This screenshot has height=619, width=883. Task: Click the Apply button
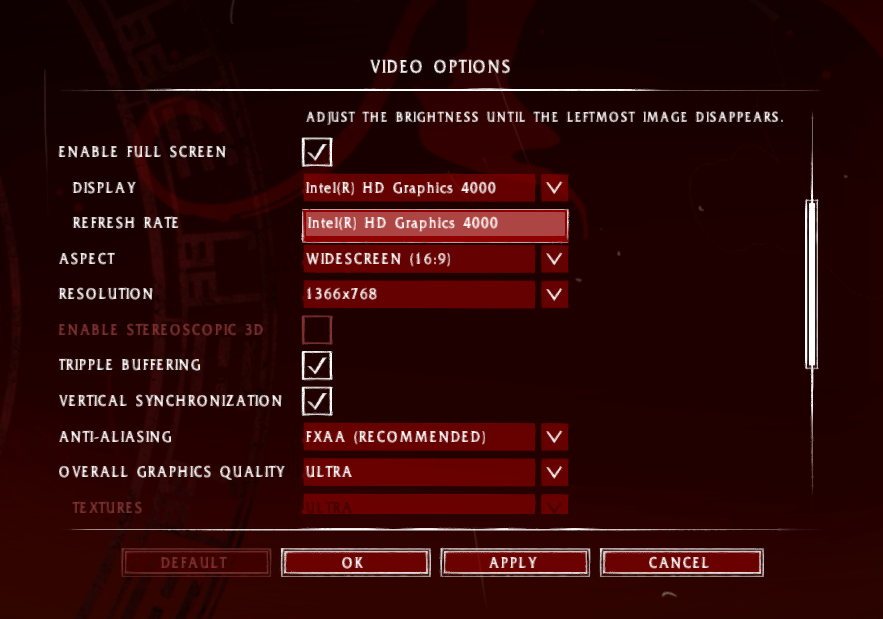513,563
